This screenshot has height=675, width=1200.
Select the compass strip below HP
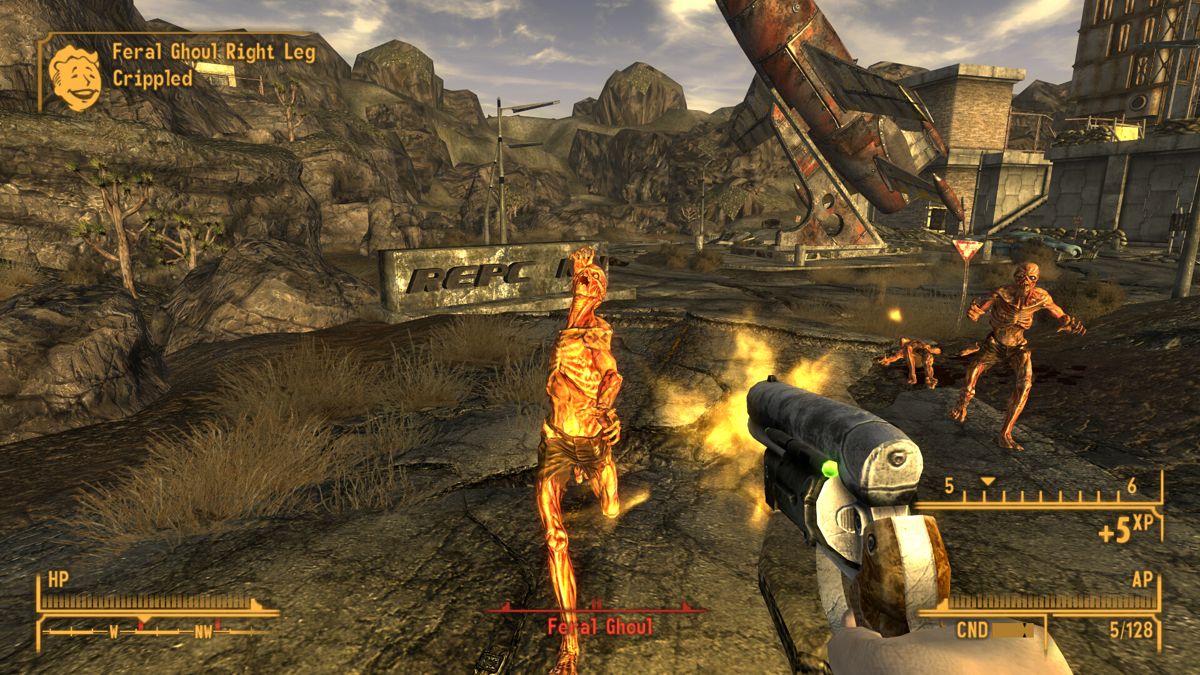(x=156, y=631)
